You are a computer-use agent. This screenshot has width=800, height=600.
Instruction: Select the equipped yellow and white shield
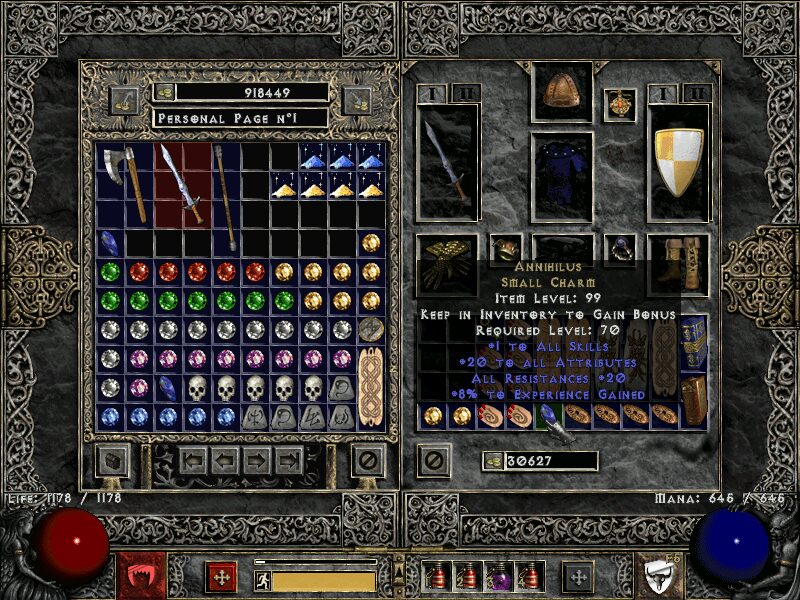(679, 162)
